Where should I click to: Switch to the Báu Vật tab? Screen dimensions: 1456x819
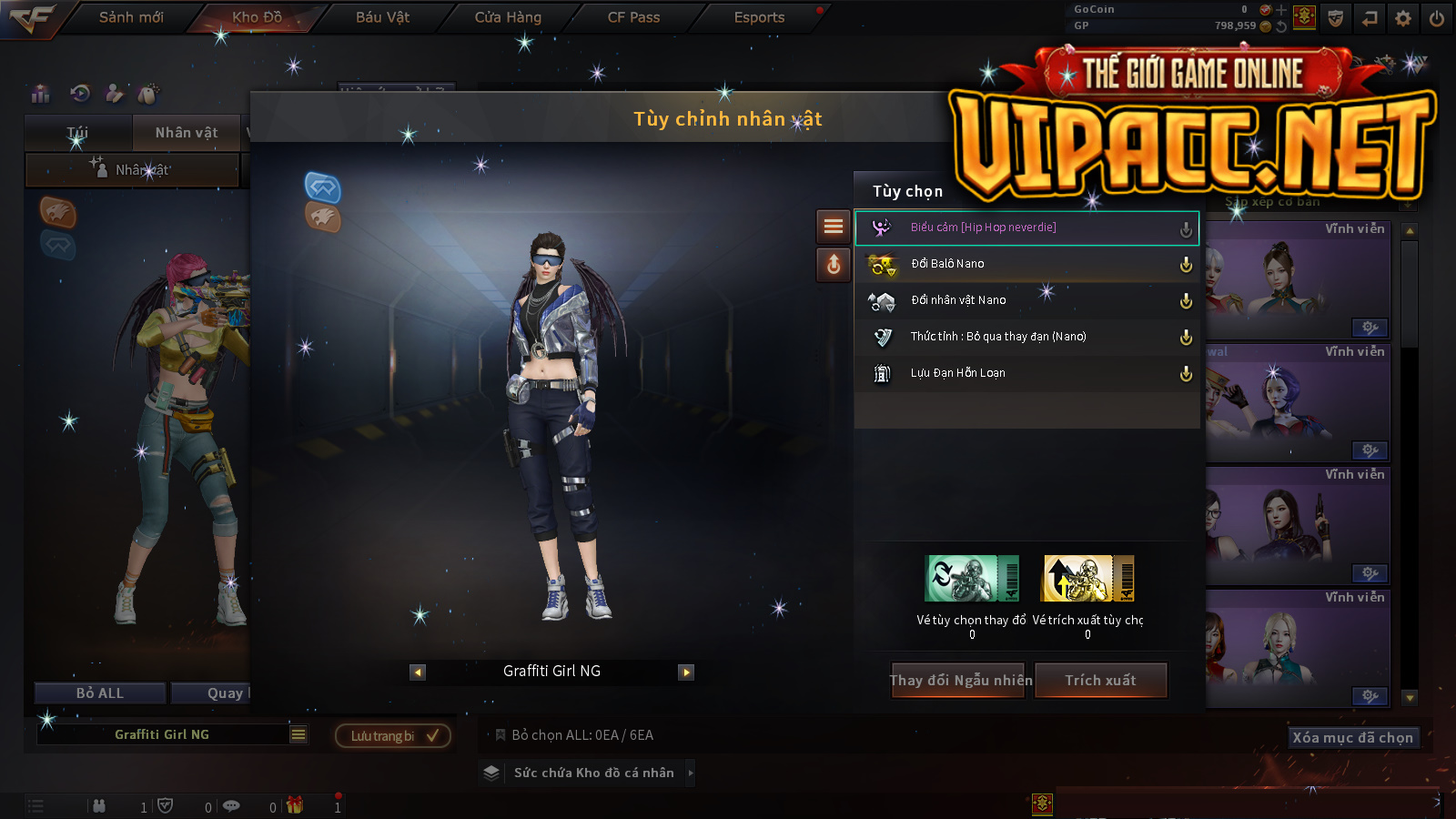(382, 17)
